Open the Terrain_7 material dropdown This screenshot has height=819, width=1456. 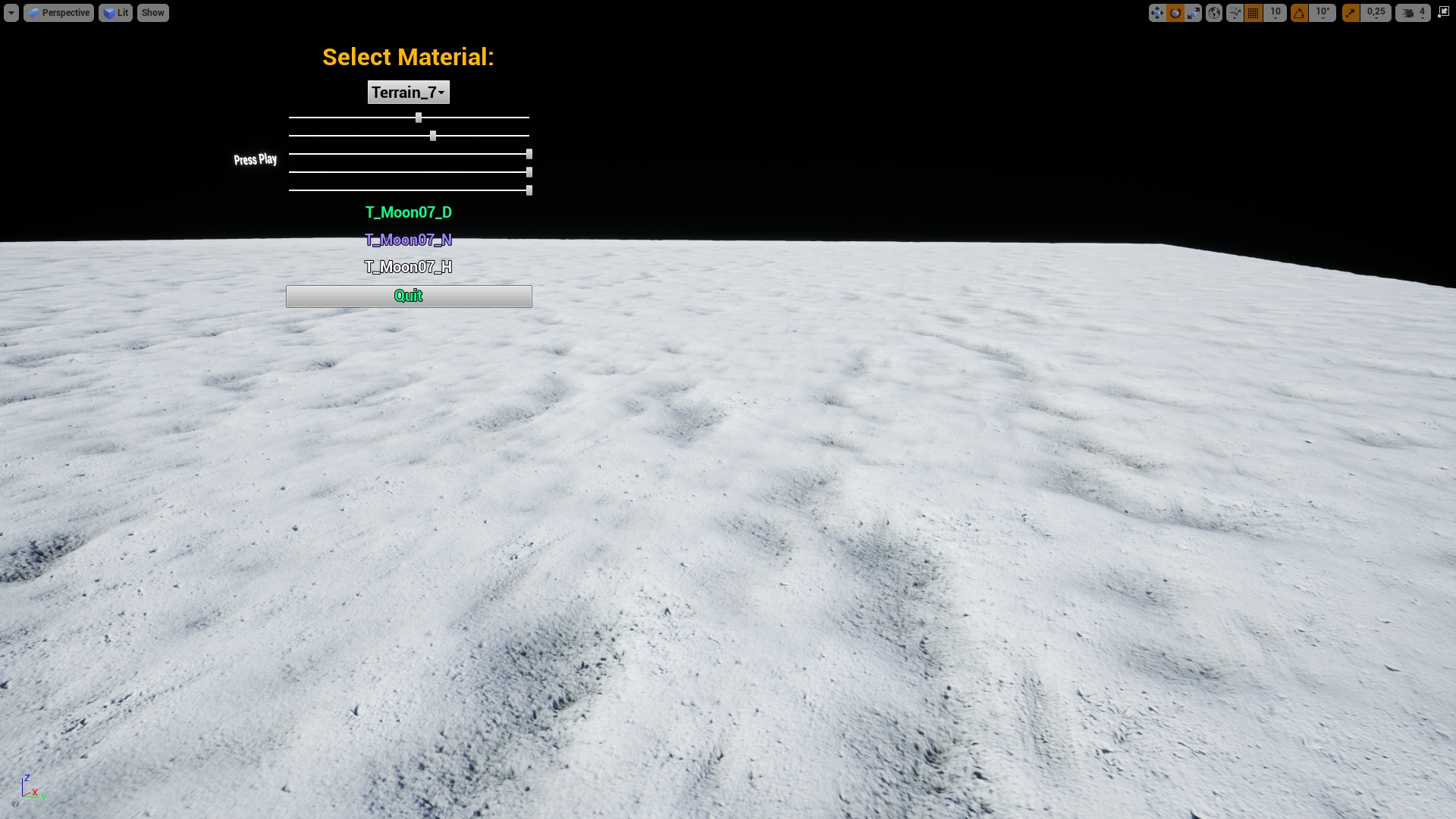(408, 92)
